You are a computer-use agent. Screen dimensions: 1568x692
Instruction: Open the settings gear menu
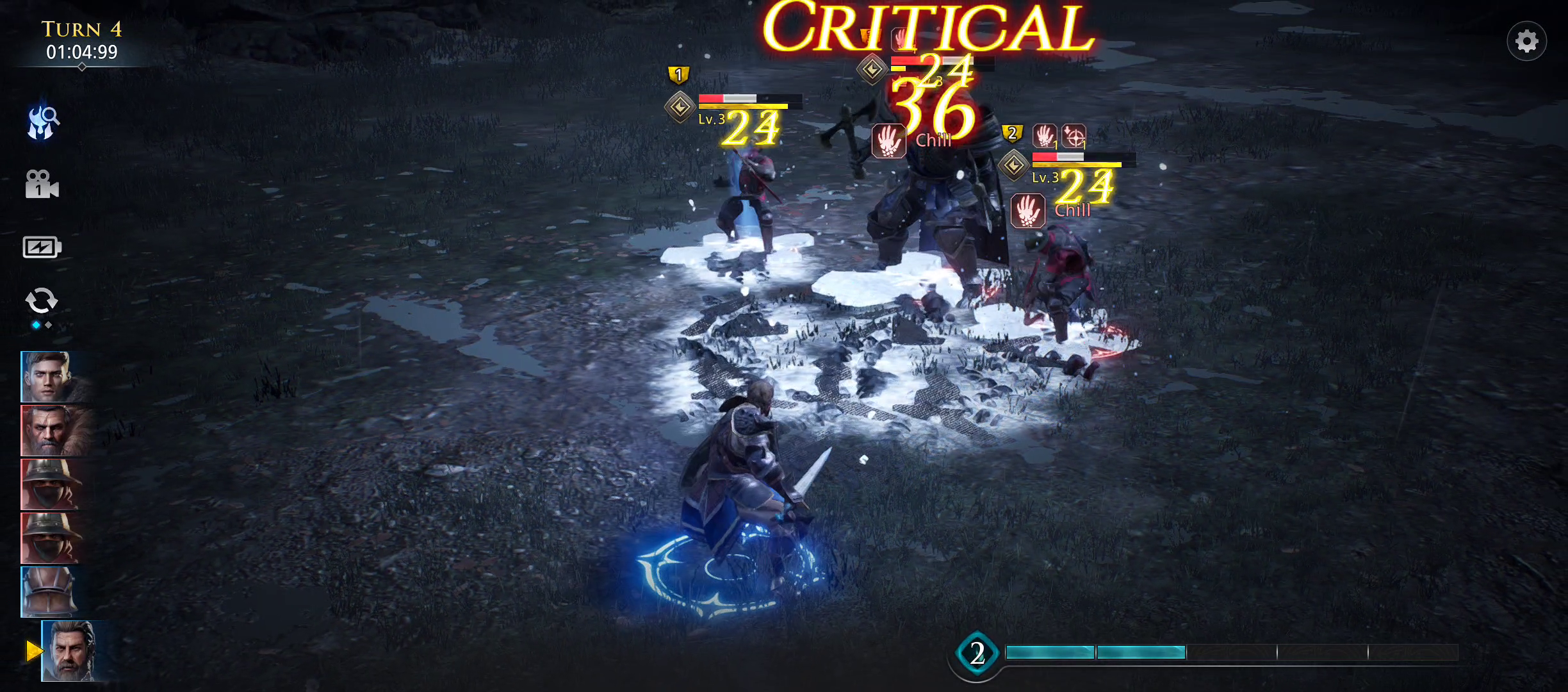[1526, 42]
